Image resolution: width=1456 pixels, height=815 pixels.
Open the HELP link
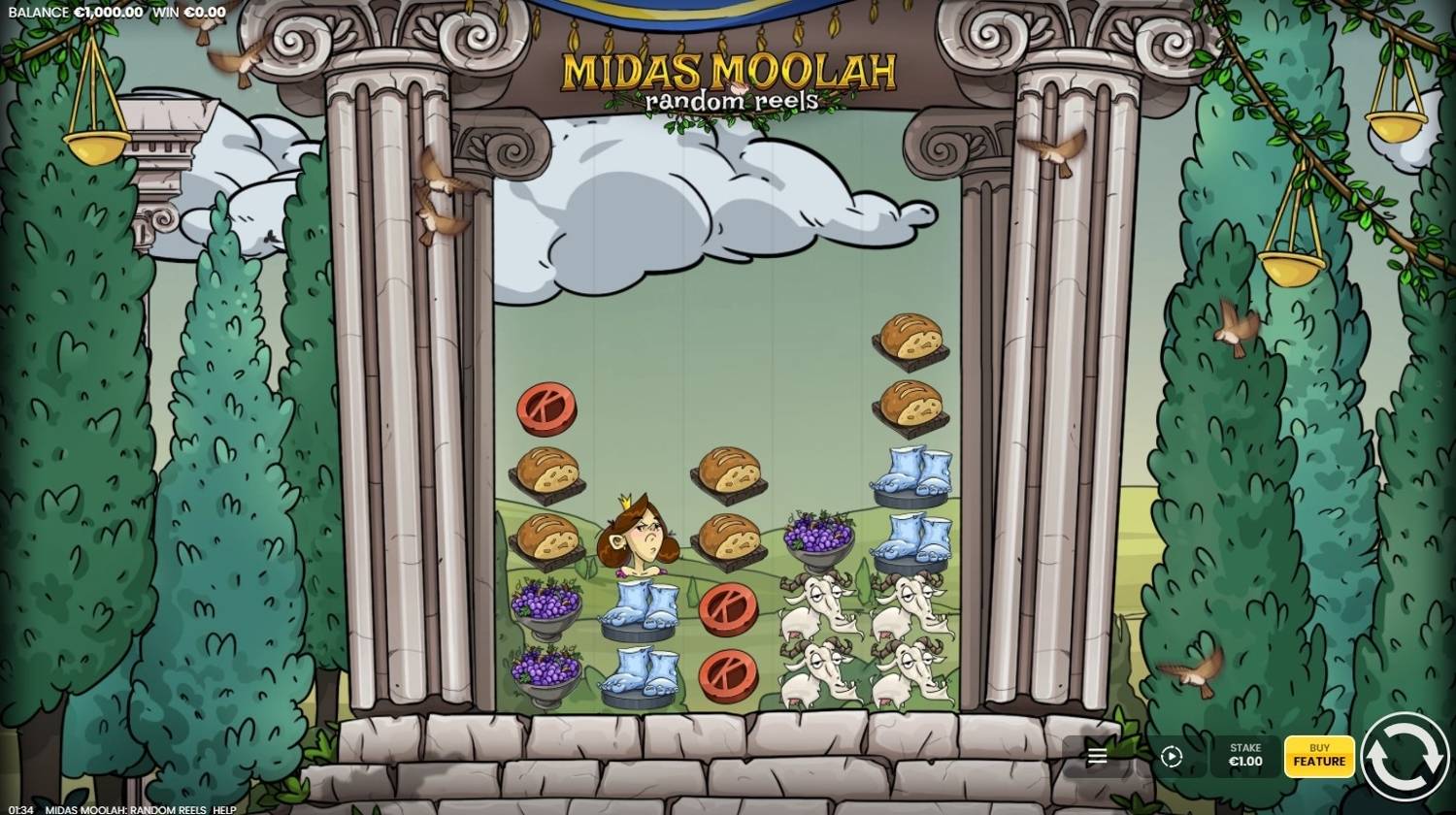pyautogui.click(x=225, y=807)
